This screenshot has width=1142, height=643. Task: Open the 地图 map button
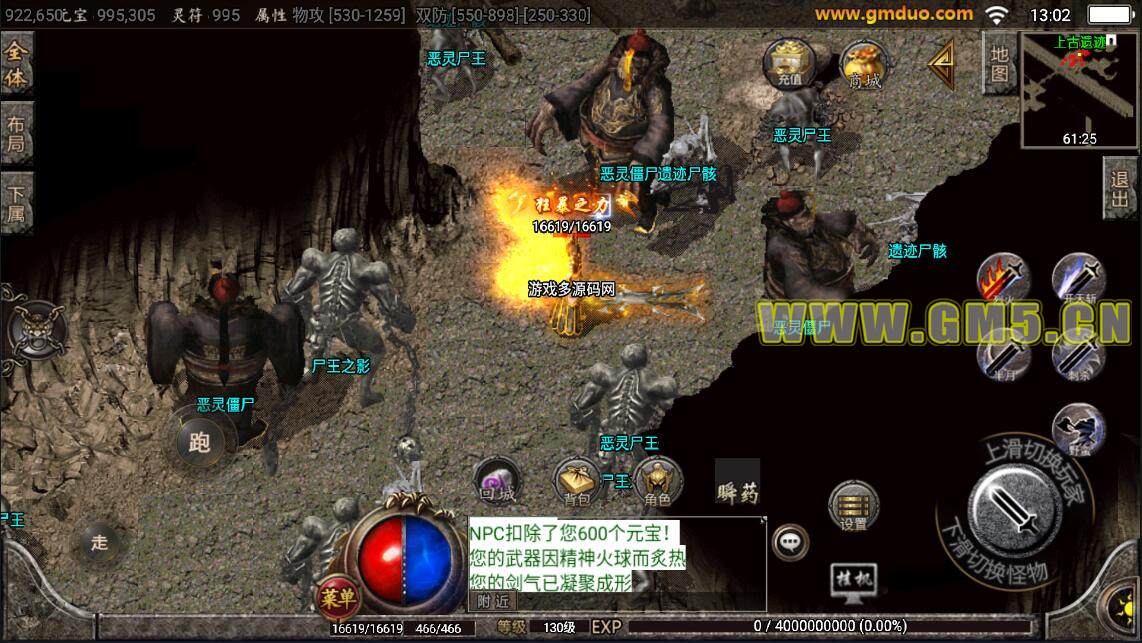click(x=999, y=64)
